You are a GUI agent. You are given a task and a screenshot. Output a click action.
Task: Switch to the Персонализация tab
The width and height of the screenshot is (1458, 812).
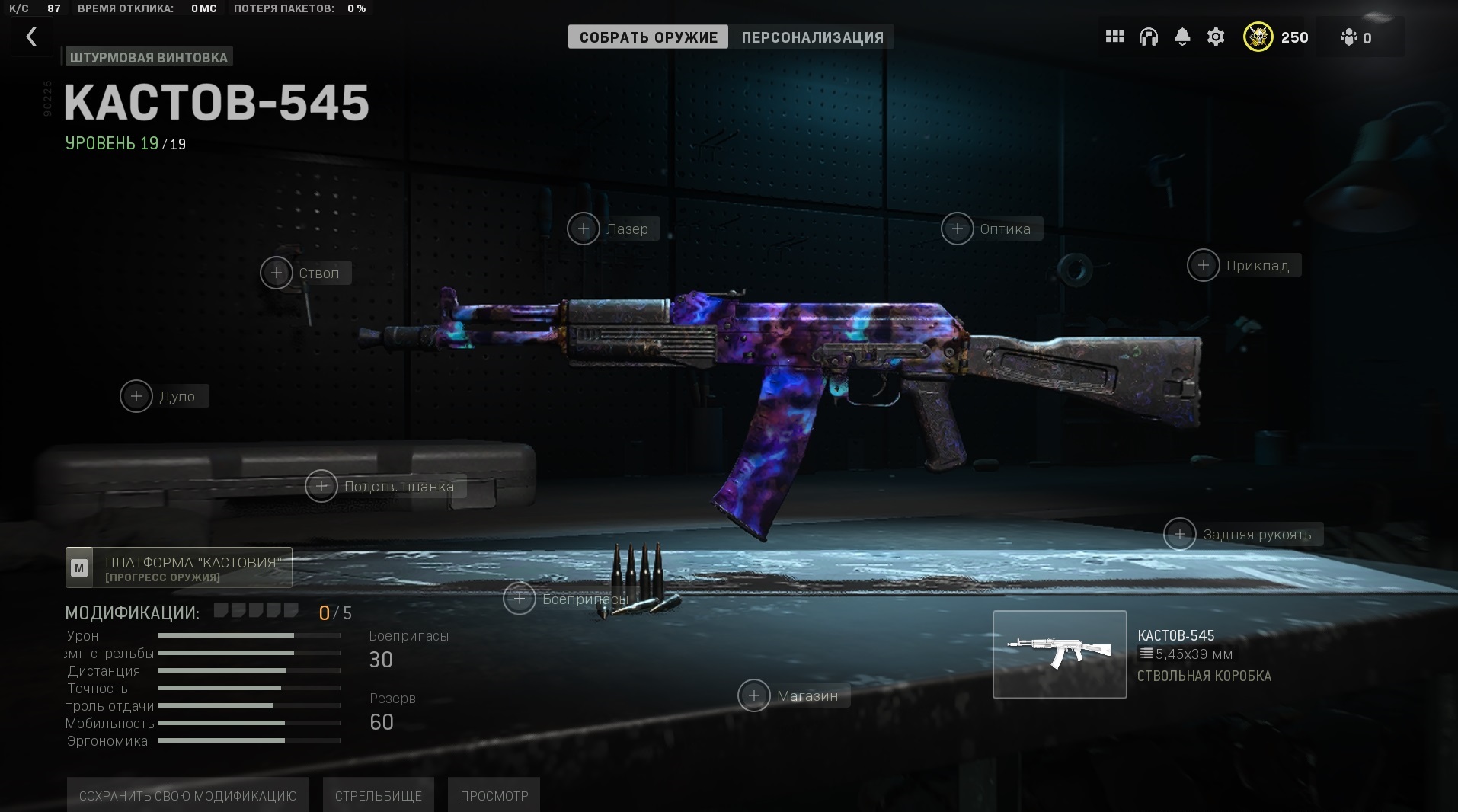pyautogui.click(x=812, y=37)
